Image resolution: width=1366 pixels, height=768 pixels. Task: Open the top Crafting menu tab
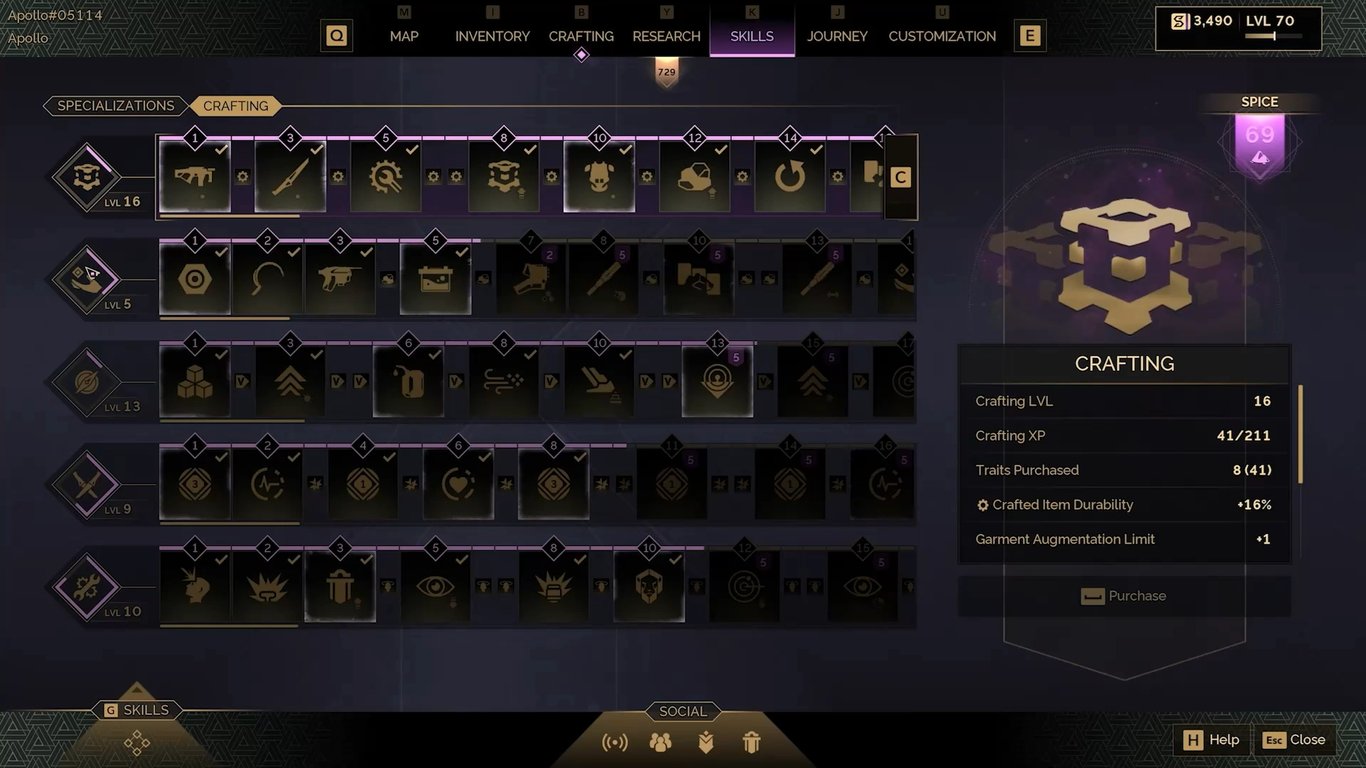point(581,36)
